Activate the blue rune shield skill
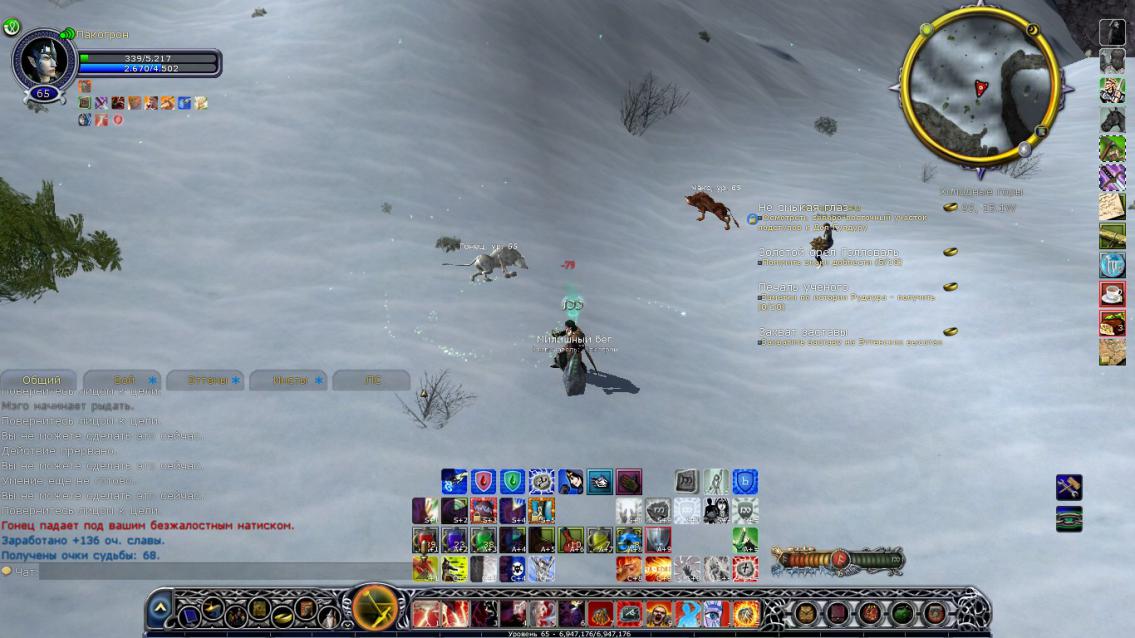 pos(745,482)
